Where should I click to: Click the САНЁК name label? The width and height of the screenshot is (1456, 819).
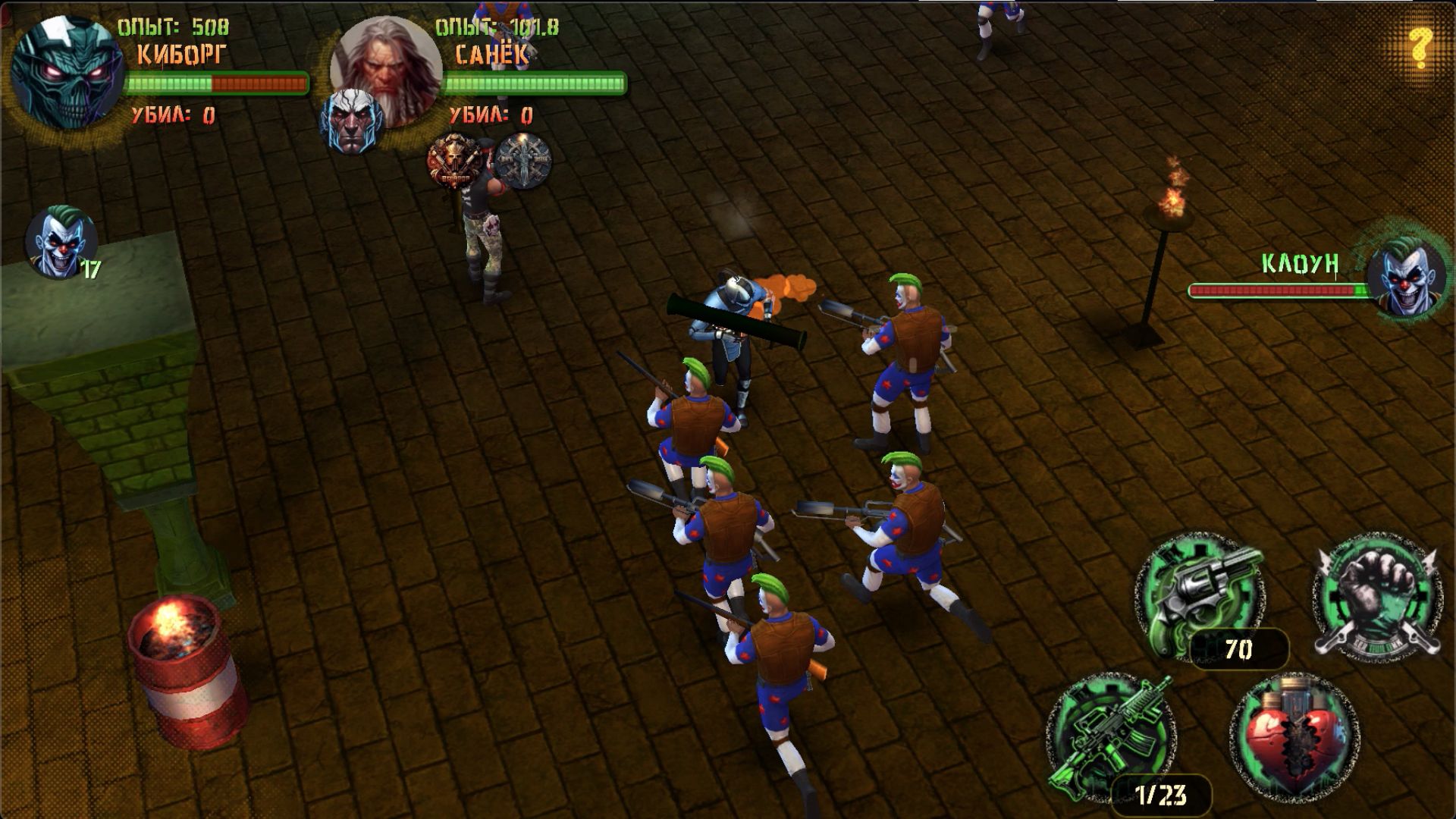pyautogui.click(x=493, y=53)
